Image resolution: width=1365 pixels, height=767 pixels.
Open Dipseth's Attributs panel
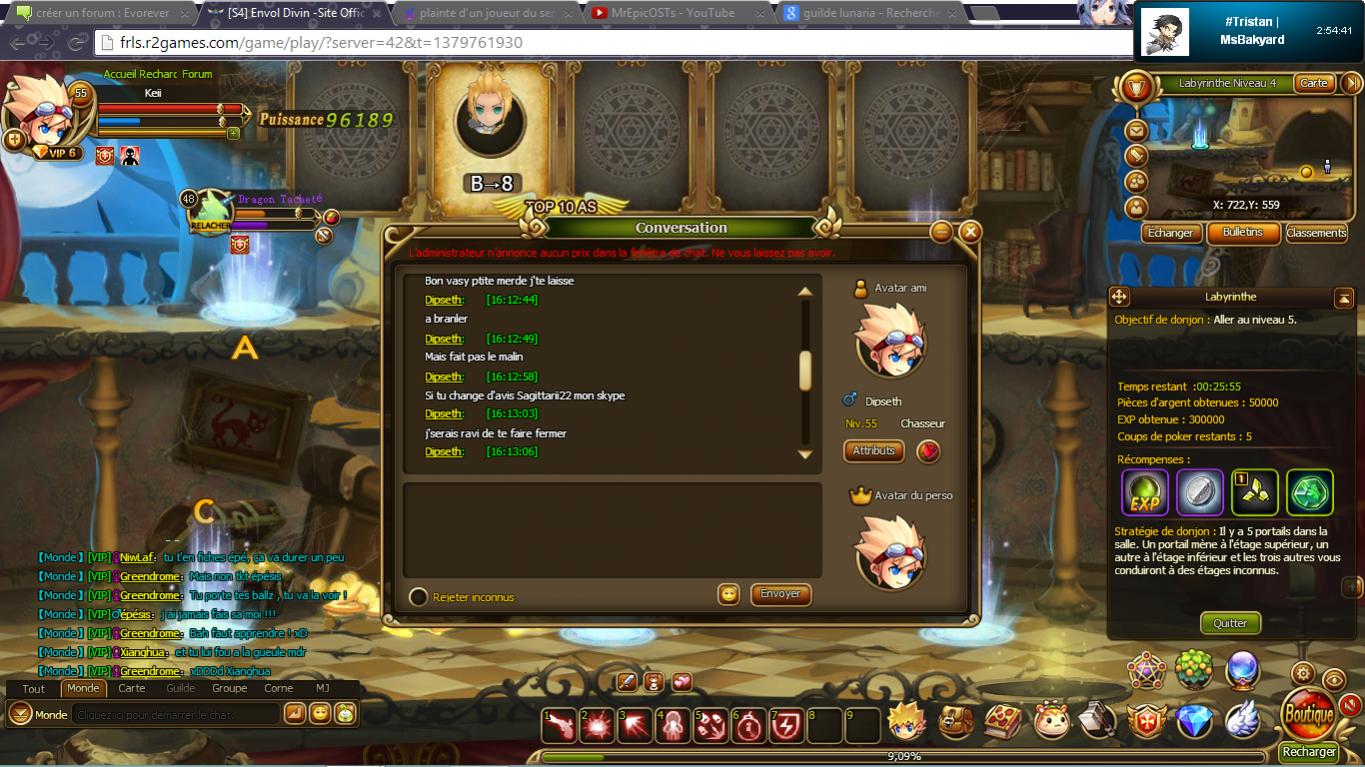pos(873,451)
